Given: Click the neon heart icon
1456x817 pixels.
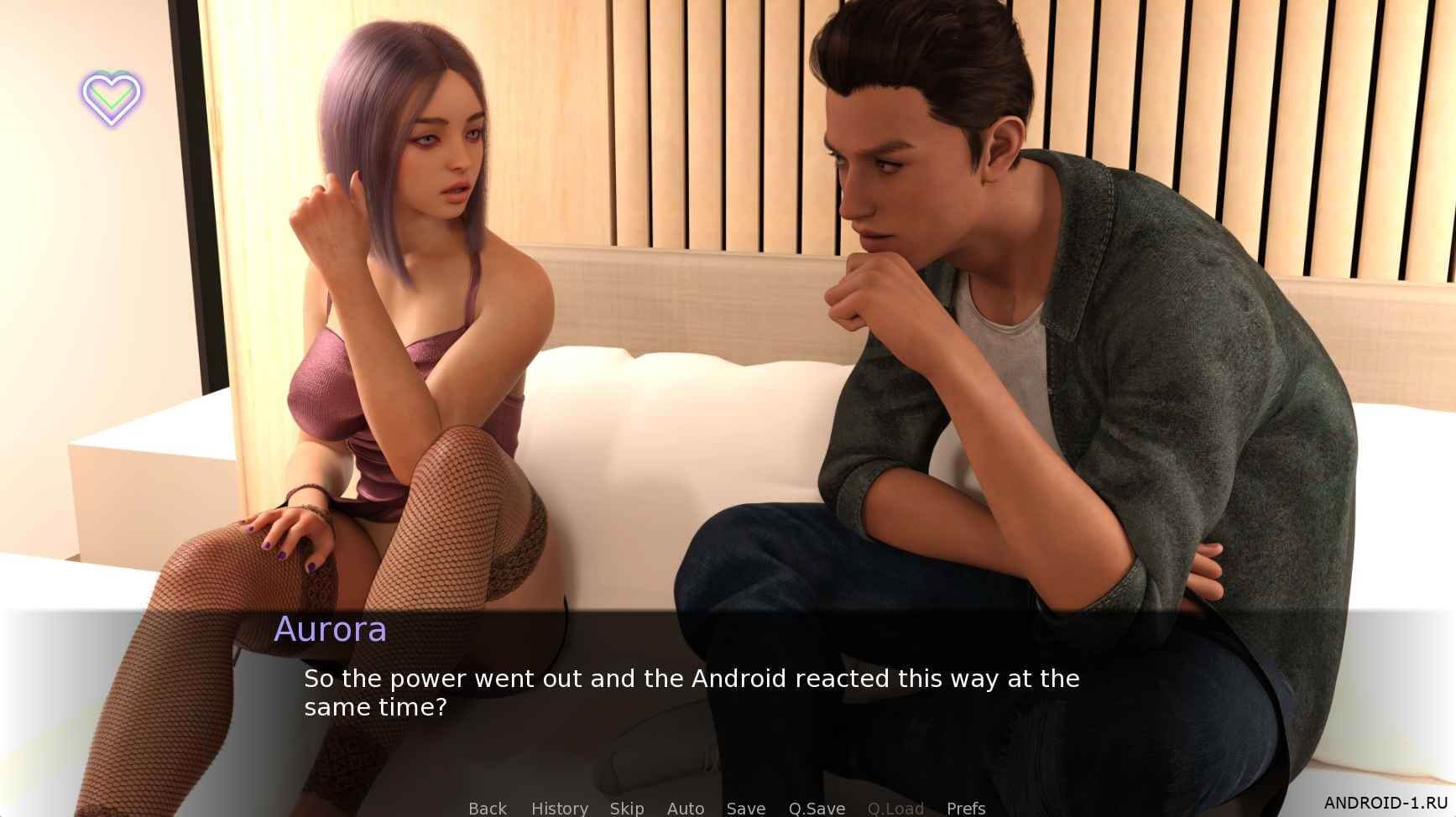Looking at the screenshot, I should [x=112, y=97].
